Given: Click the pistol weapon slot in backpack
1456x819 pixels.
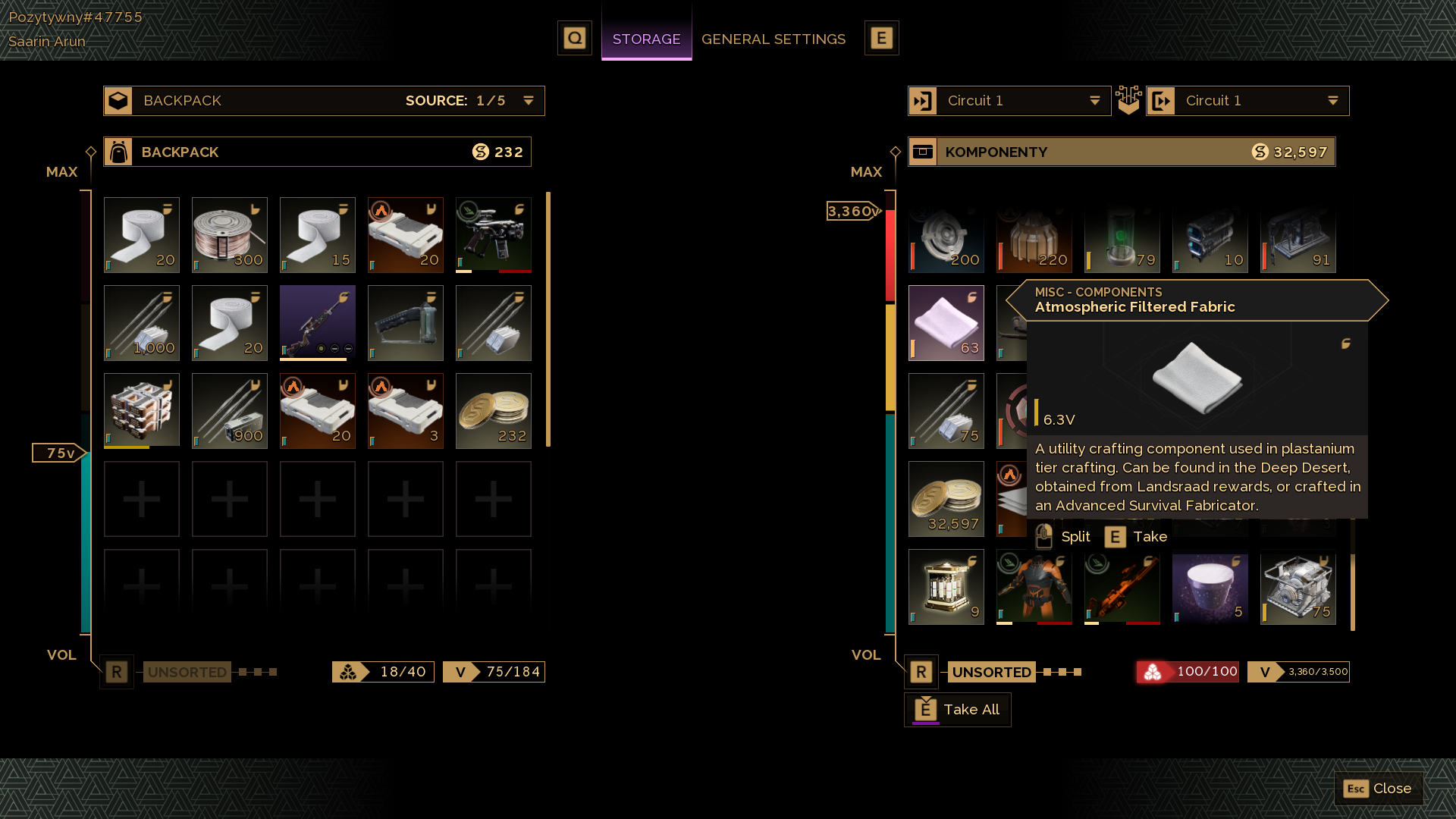Looking at the screenshot, I should click(x=493, y=235).
